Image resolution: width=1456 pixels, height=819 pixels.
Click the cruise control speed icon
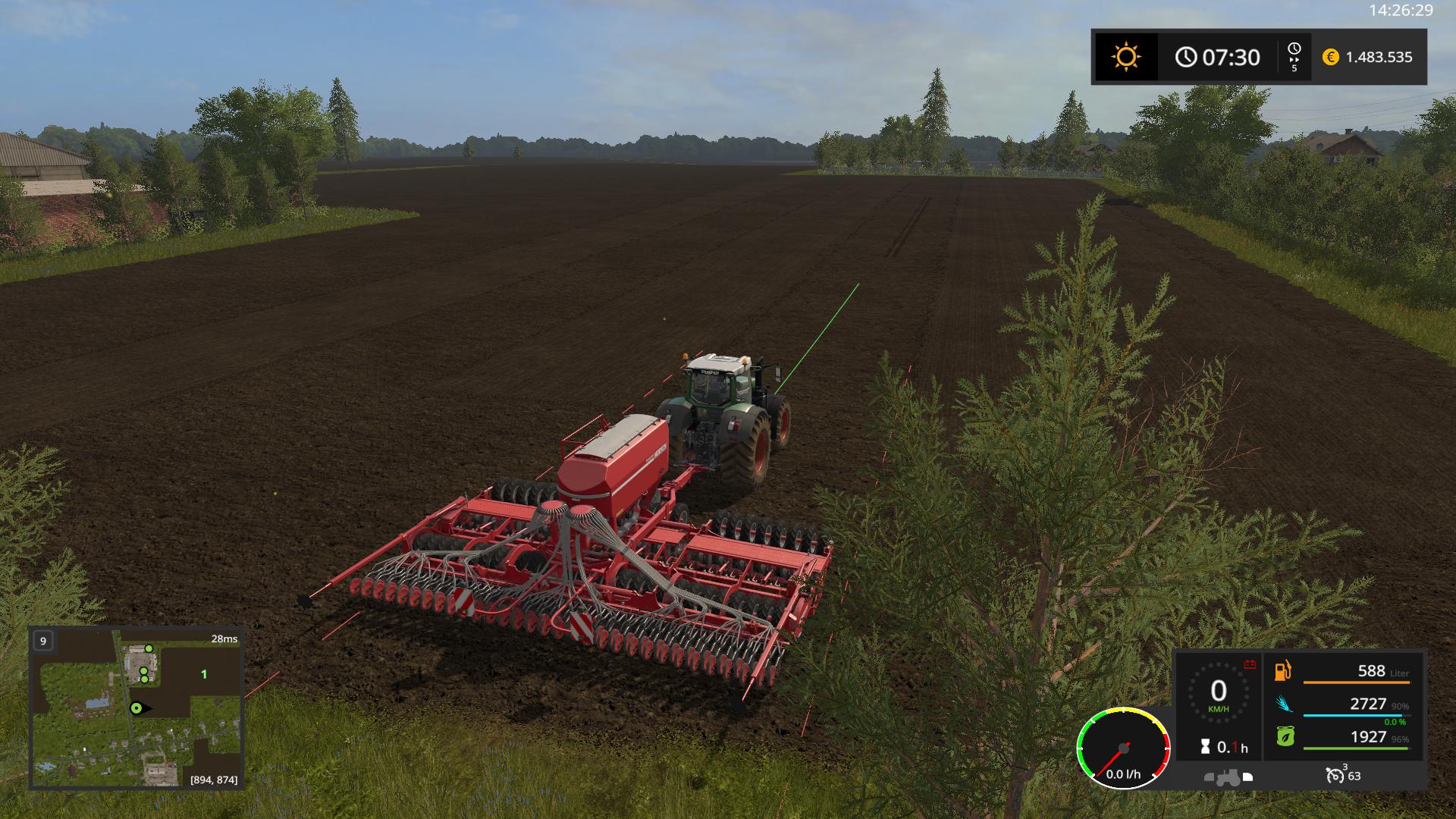tap(1335, 775)
